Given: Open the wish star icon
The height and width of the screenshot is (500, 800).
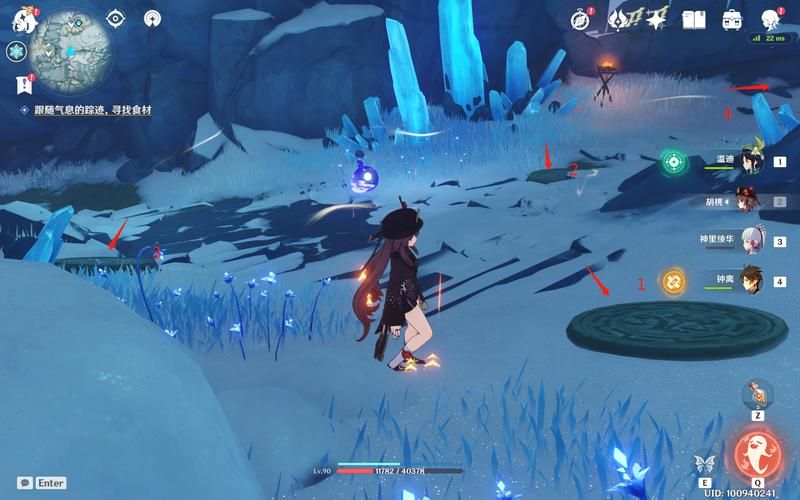Looking at the screenshot, I should point(656,19).
